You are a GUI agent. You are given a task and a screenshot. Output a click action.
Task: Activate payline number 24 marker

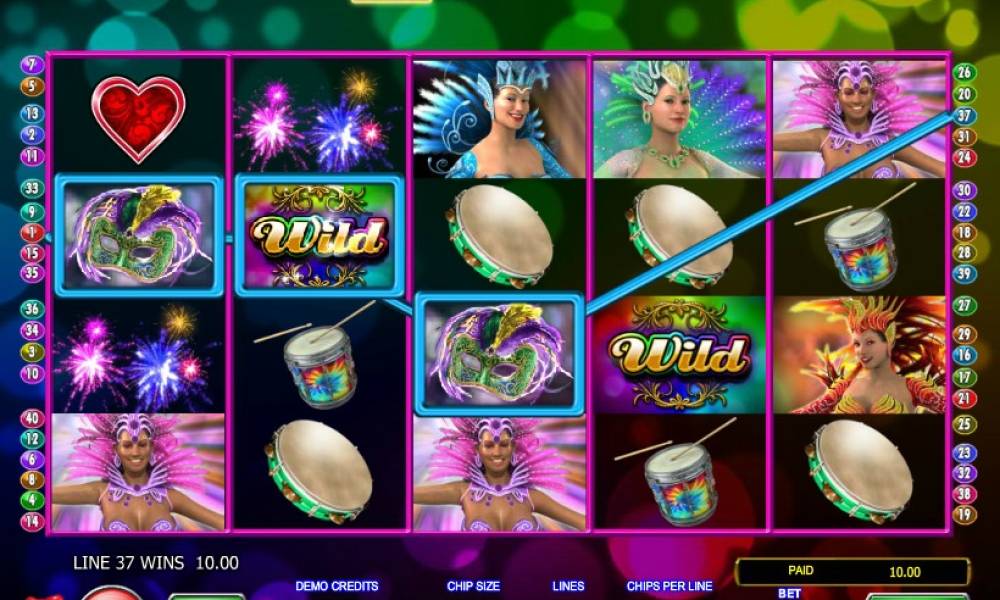point(964,157)
